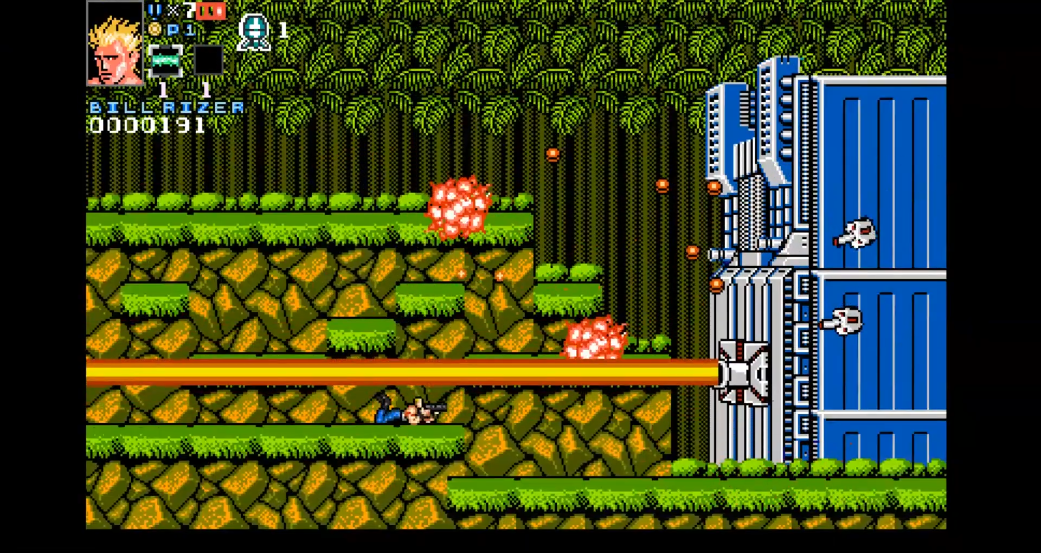Click the blue lives medal icon
Screen dimensions: 1041x553
pos(155,10)
